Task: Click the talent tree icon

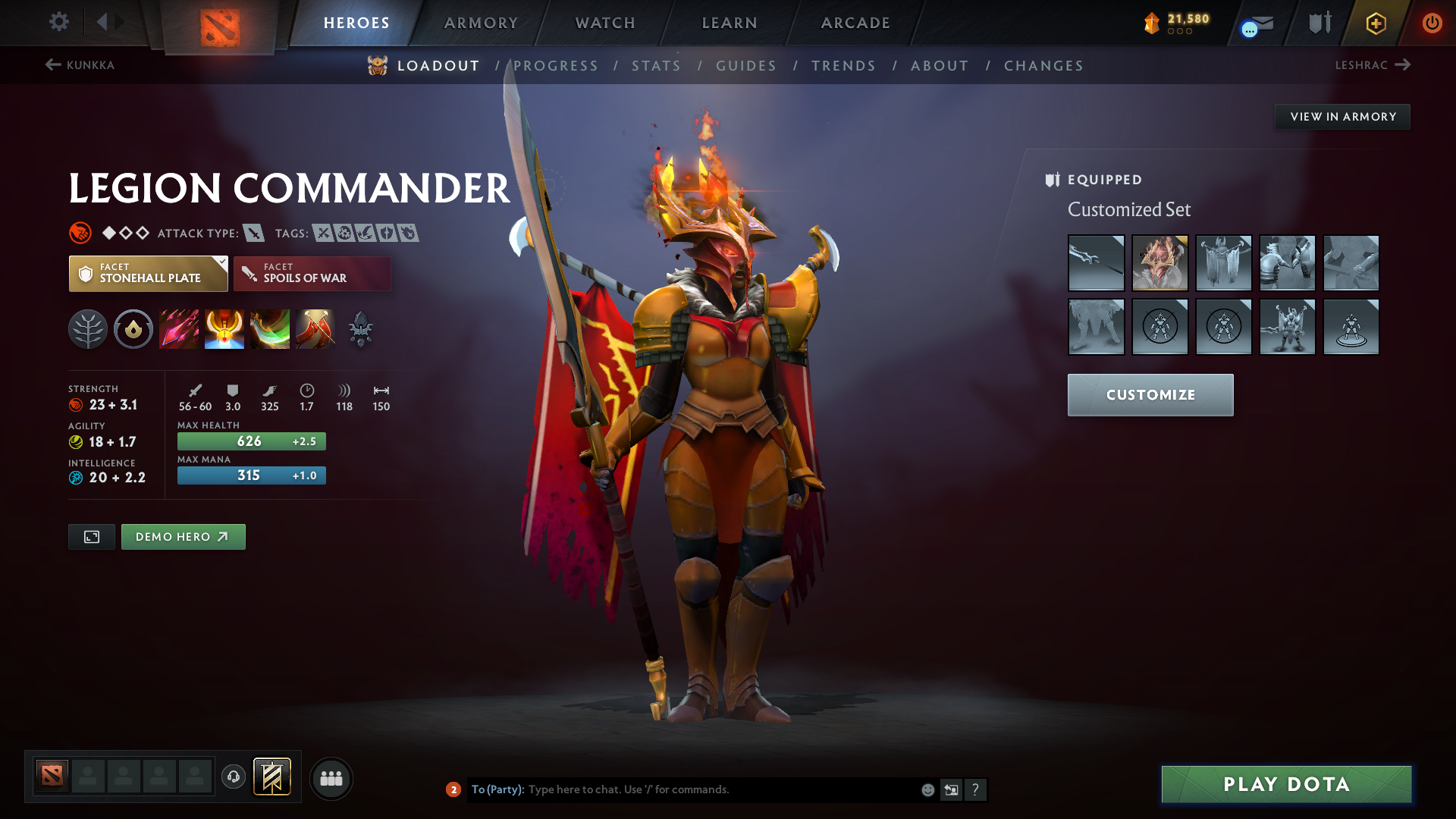Action: coord(89,328)
